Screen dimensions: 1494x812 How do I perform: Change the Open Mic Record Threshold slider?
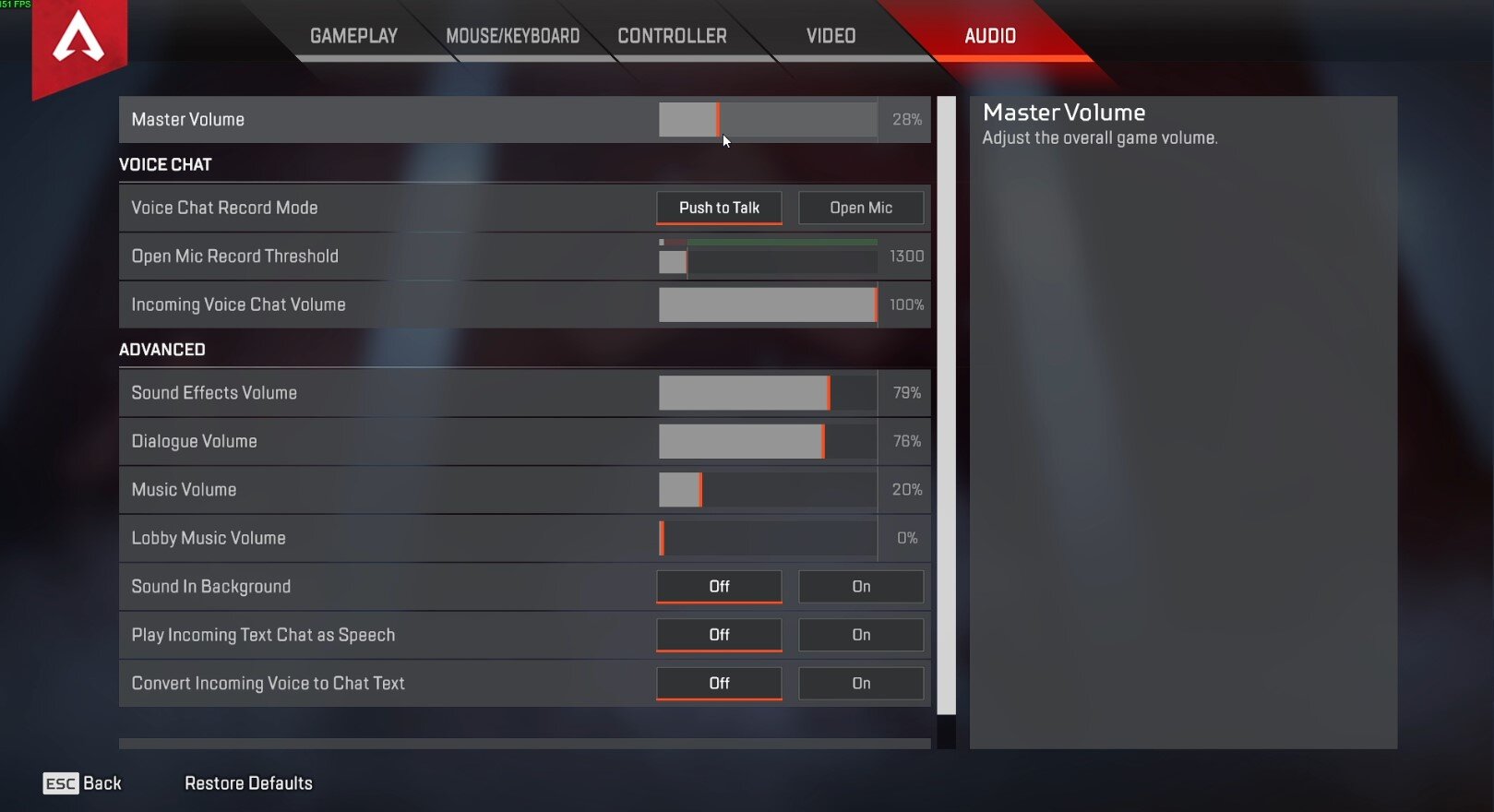coord(768,261)
